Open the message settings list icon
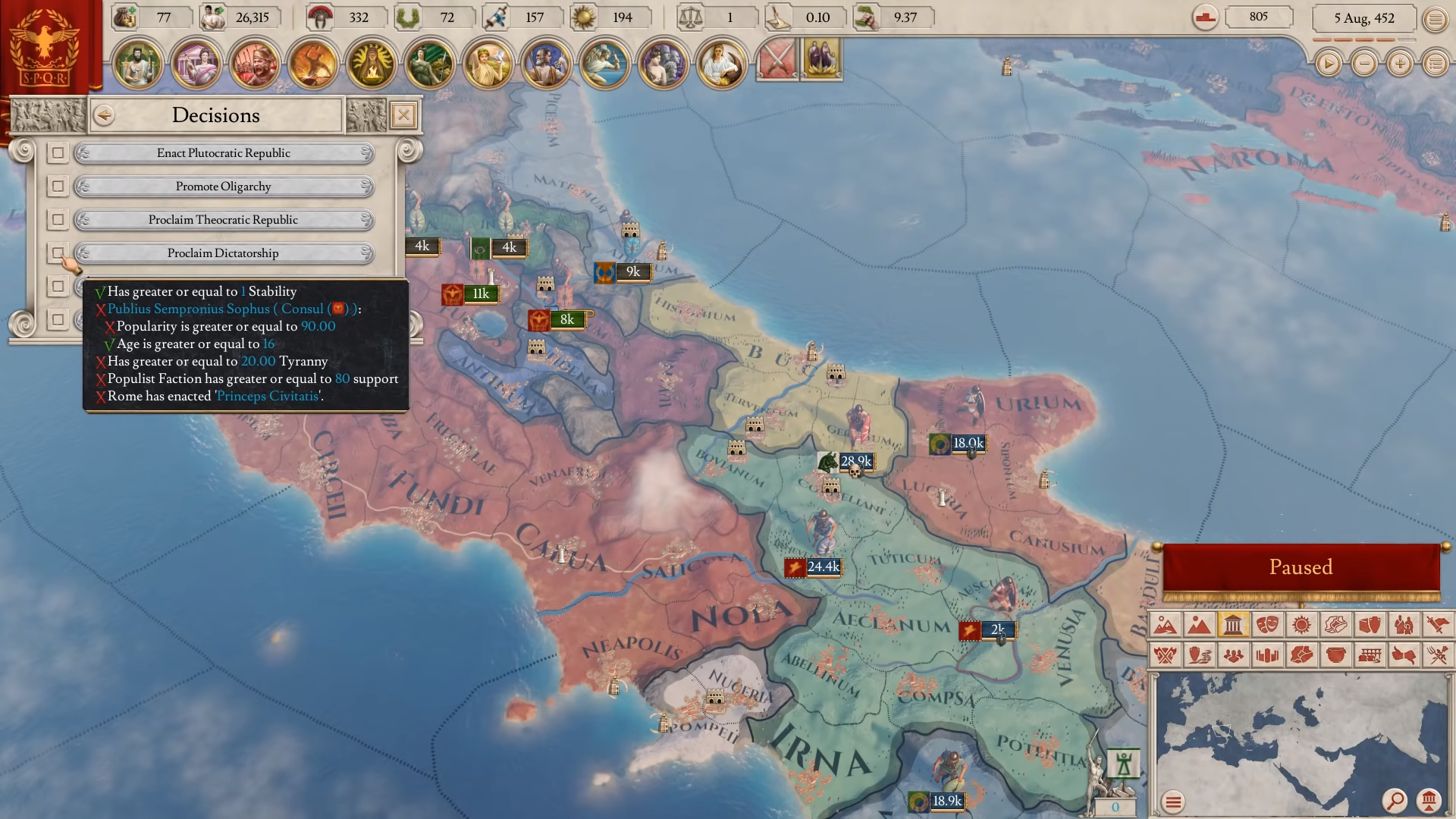Screen dimensions: 1456x819 click(x=1436, y=64)
